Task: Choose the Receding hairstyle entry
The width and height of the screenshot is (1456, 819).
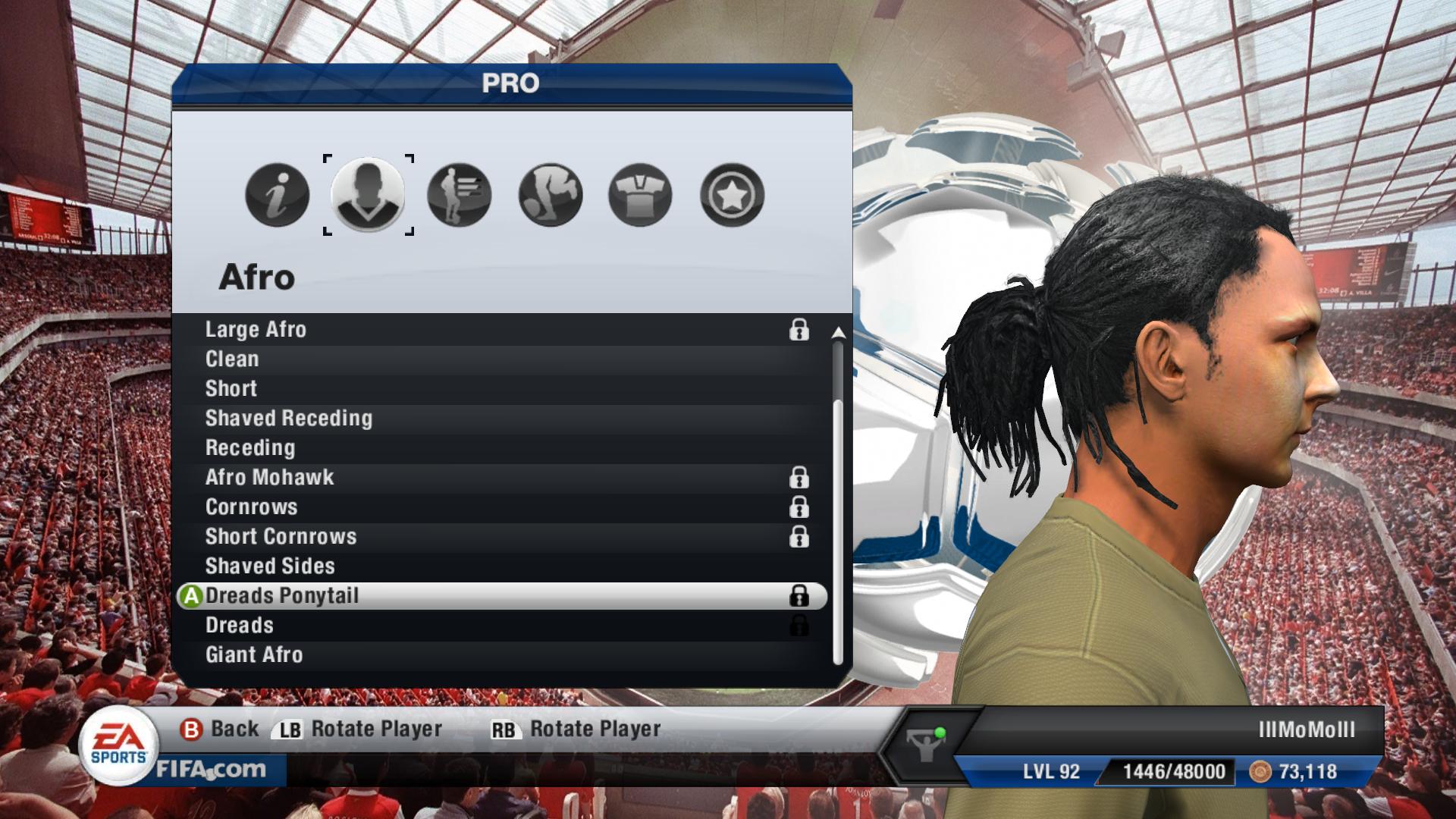Action: pos(250,448)
